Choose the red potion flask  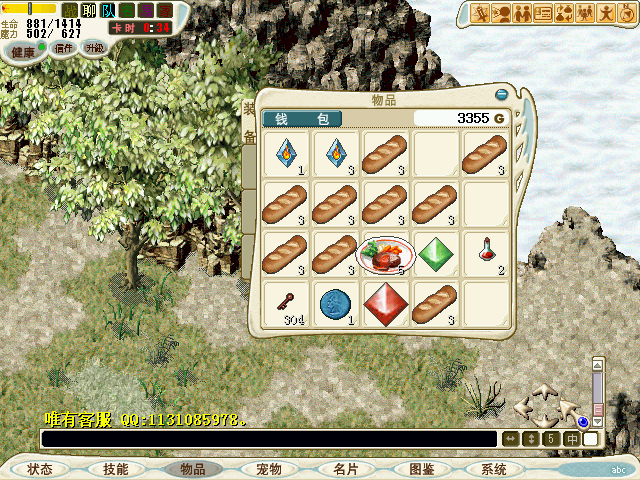click(x=485, y=253)
